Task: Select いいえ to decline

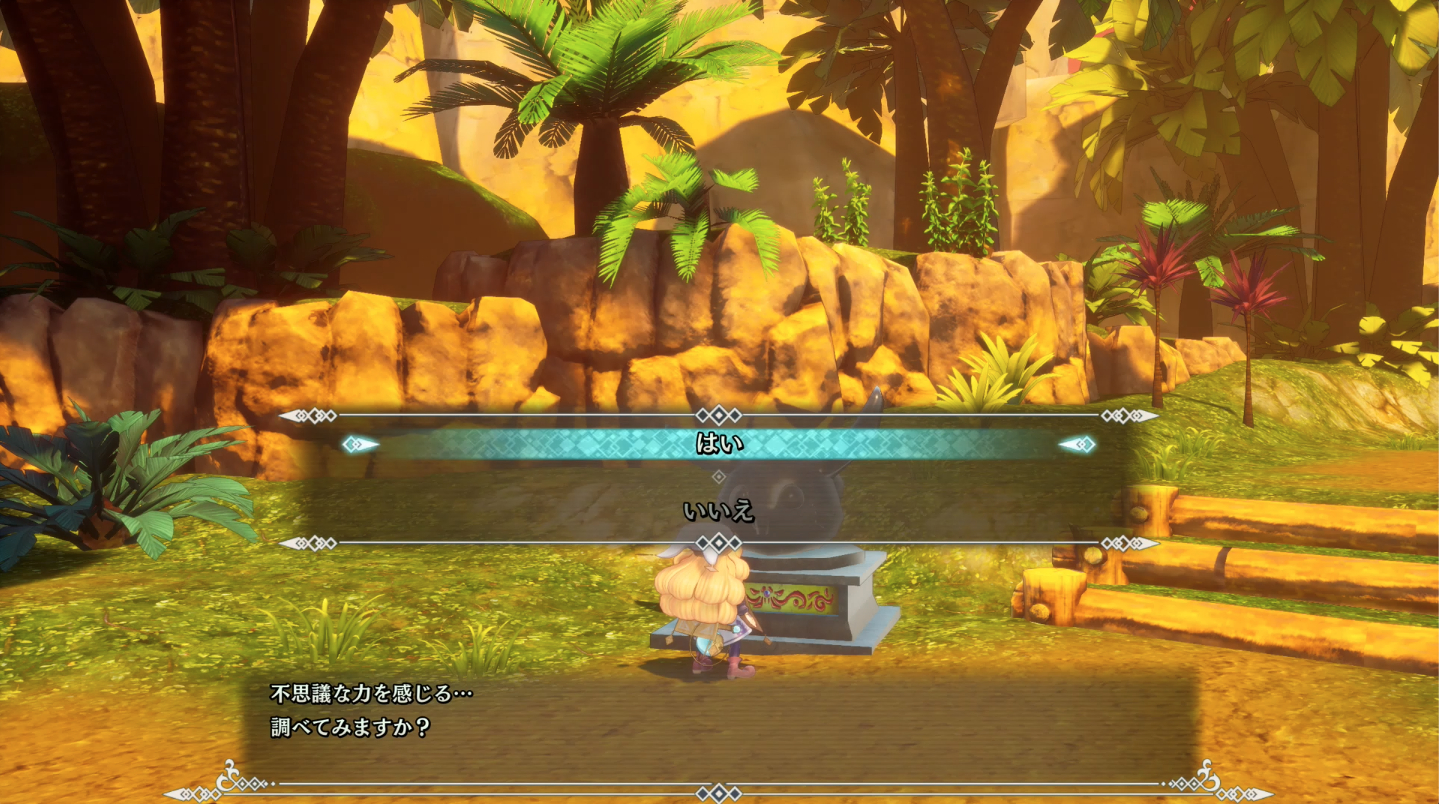Action: click(x=718, y=511)
